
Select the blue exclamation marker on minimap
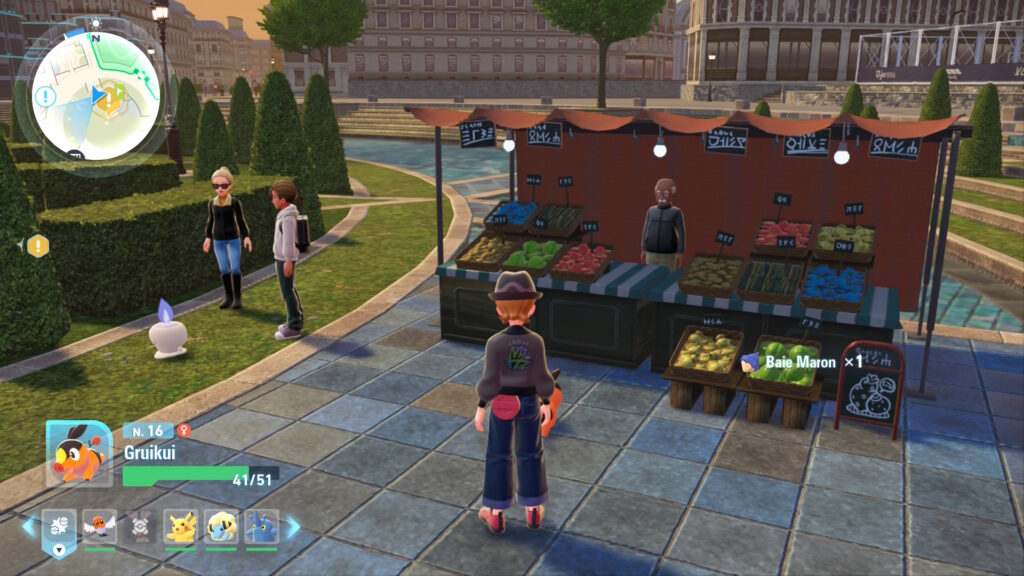pyautogui.click(x=45, y=97)
